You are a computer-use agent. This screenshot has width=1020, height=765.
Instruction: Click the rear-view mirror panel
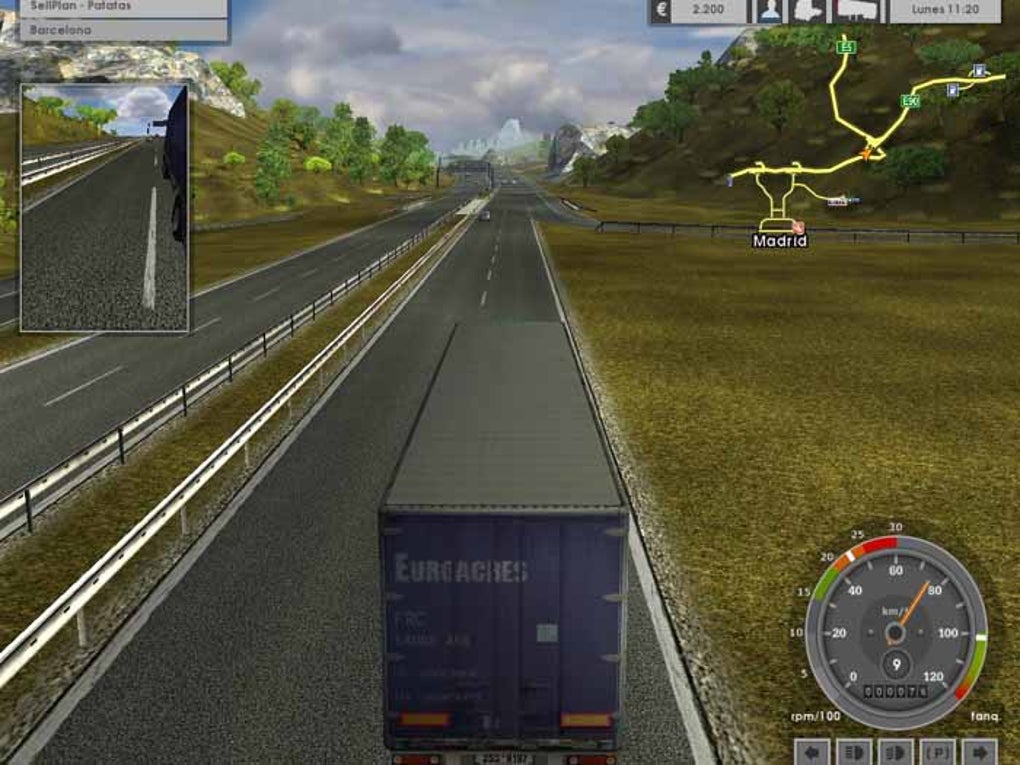click(105, 207)
